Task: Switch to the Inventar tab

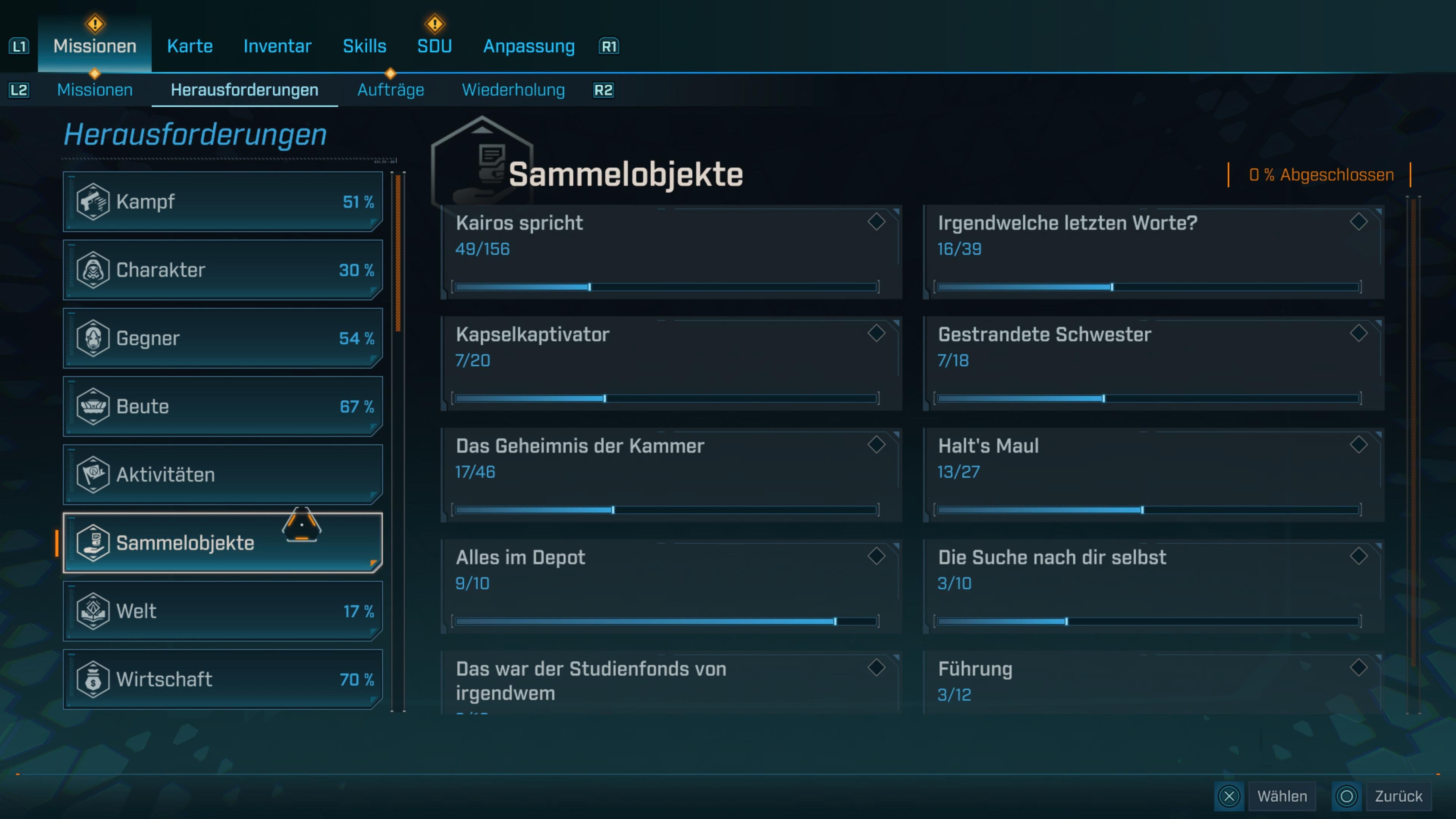Action: tap(277, 46)
